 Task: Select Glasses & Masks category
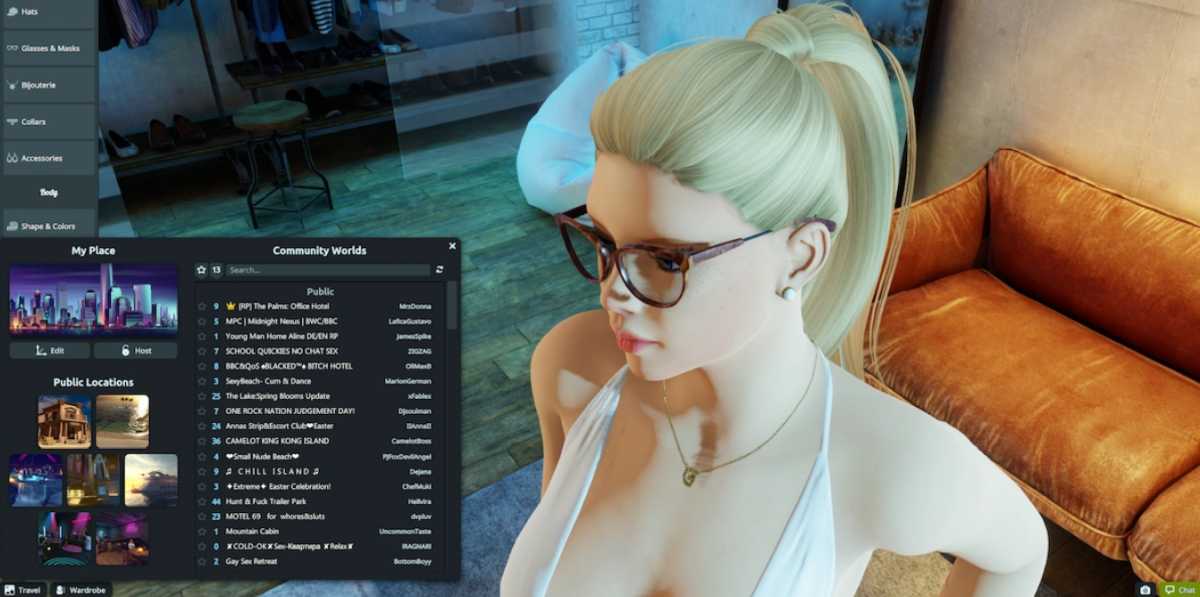pyautogui.click(x=48, y=48)
